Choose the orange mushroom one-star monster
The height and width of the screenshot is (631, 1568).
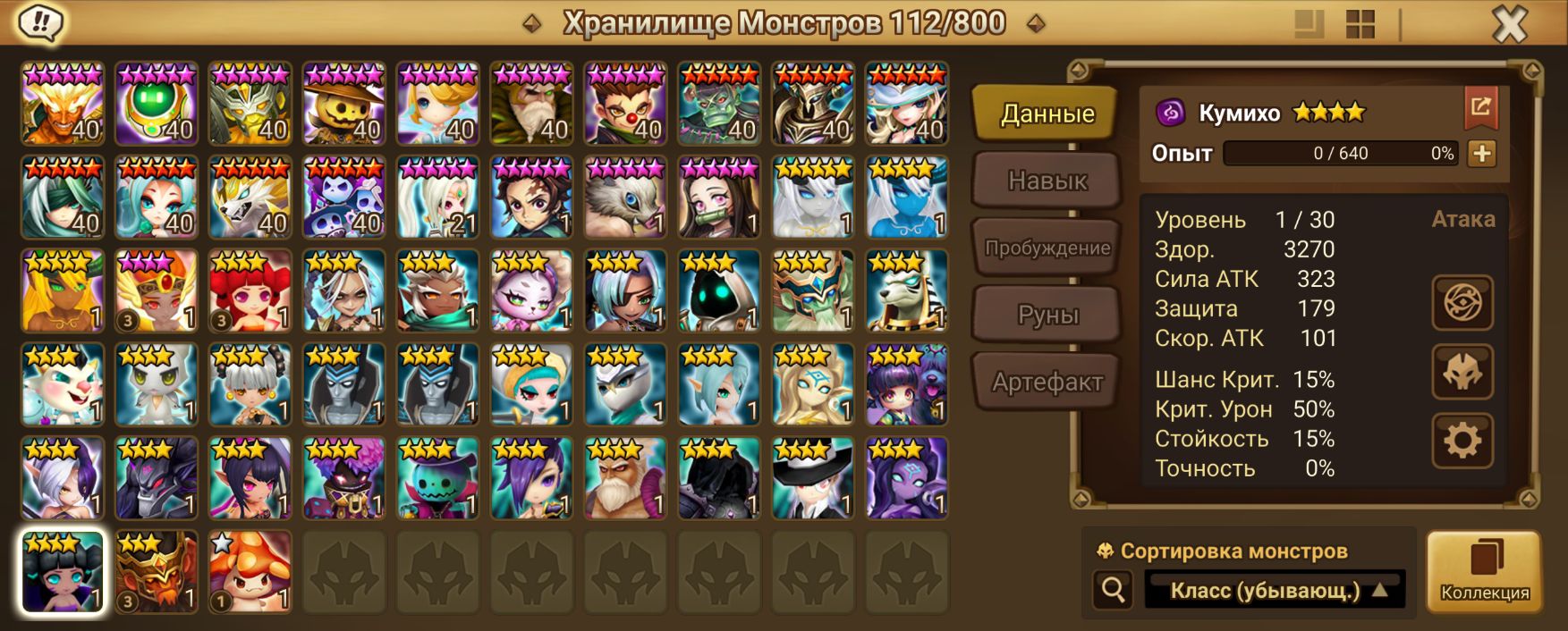(x=250, y=572)
